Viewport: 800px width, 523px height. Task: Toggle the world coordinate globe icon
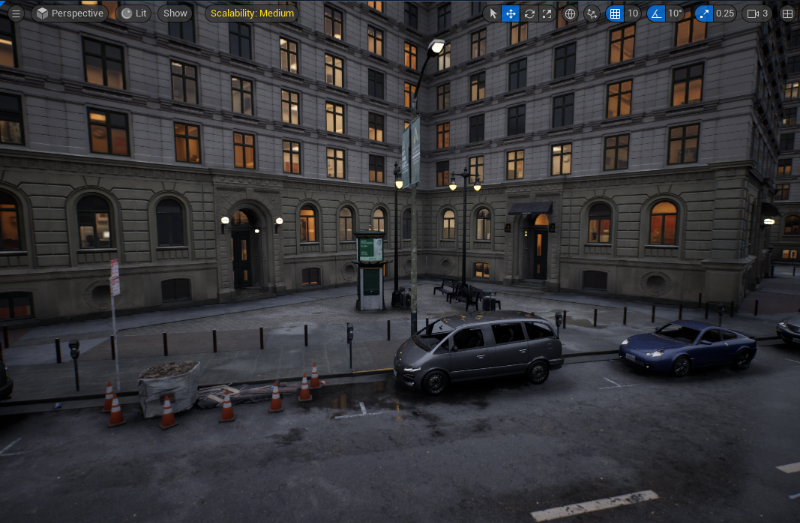coord(570,13)
